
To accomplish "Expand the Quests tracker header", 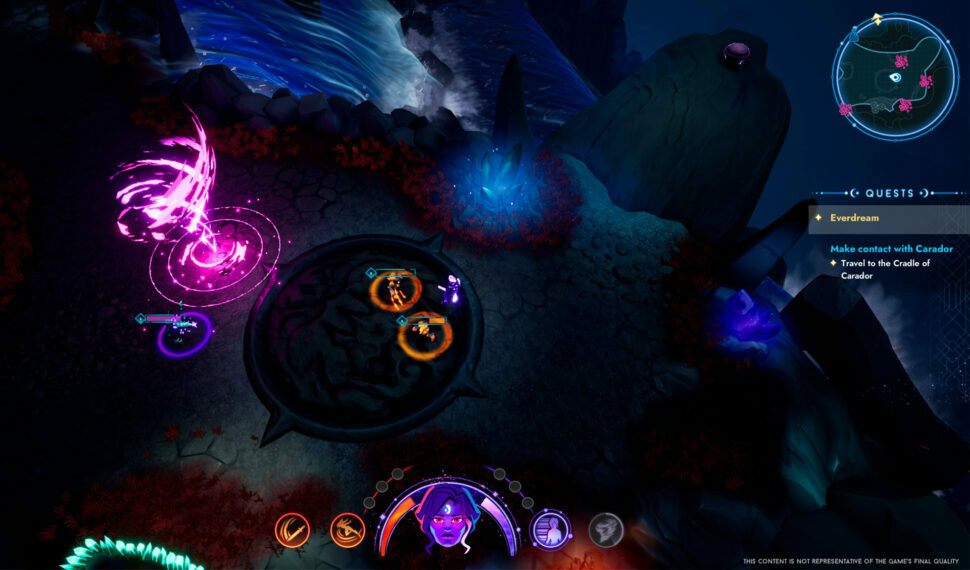I will click(x=889, y=193).
